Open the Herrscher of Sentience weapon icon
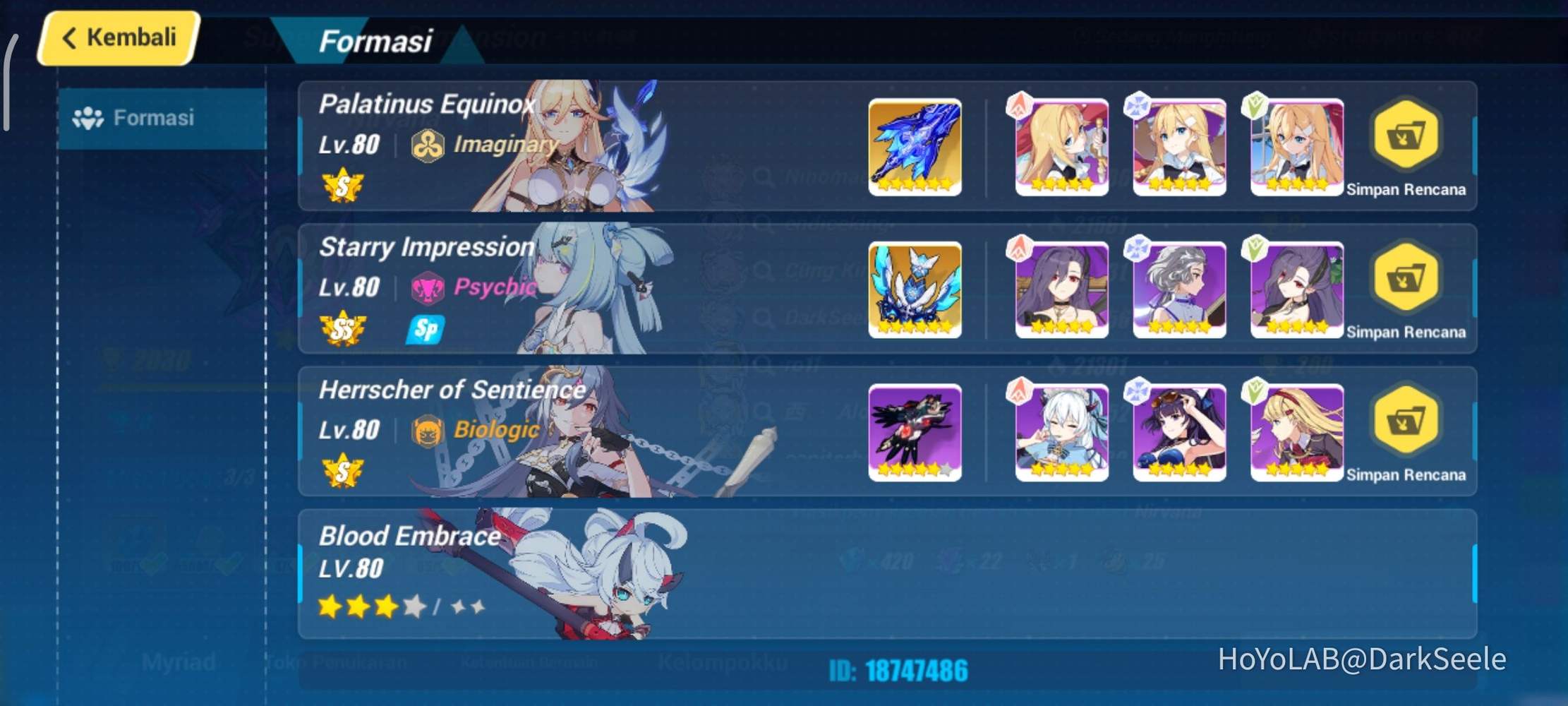The width and height of the screenshot is (1568, 706). coord(915,432)
